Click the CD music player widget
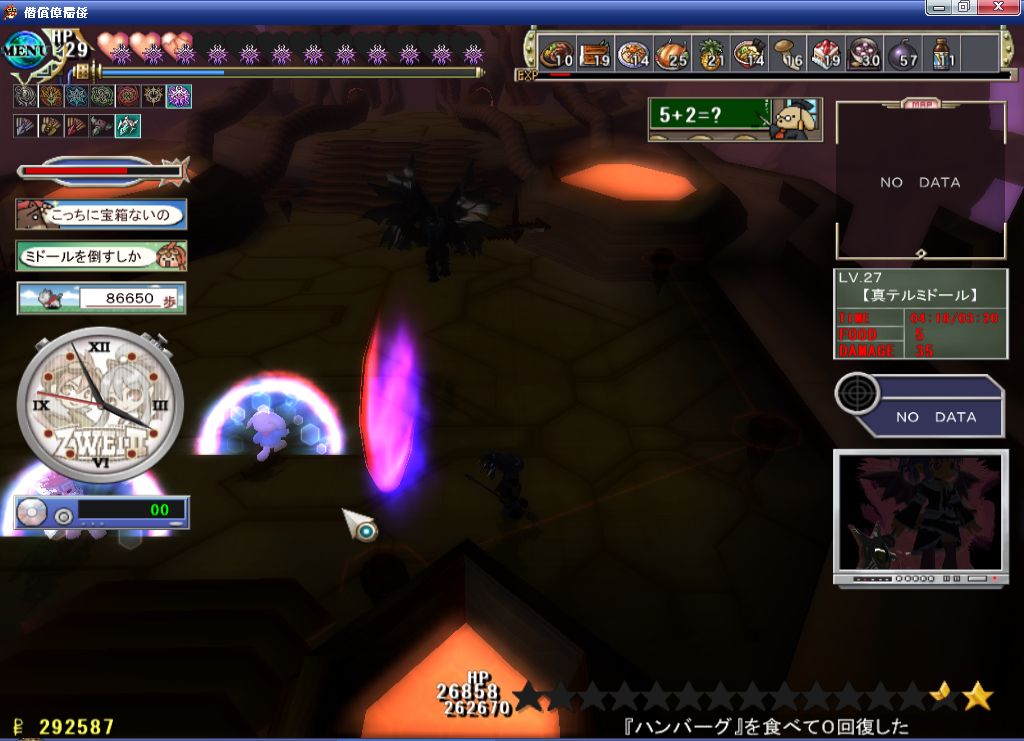Image resolution: width=1024 pixels, height=741 pixels. point(101,512)
